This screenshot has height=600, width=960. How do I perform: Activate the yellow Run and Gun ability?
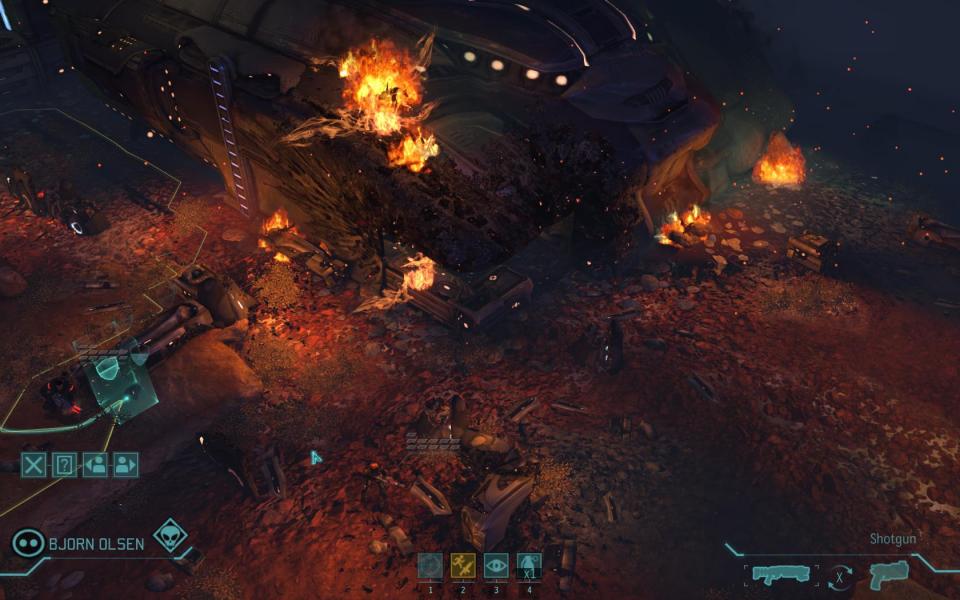point(462,566)
